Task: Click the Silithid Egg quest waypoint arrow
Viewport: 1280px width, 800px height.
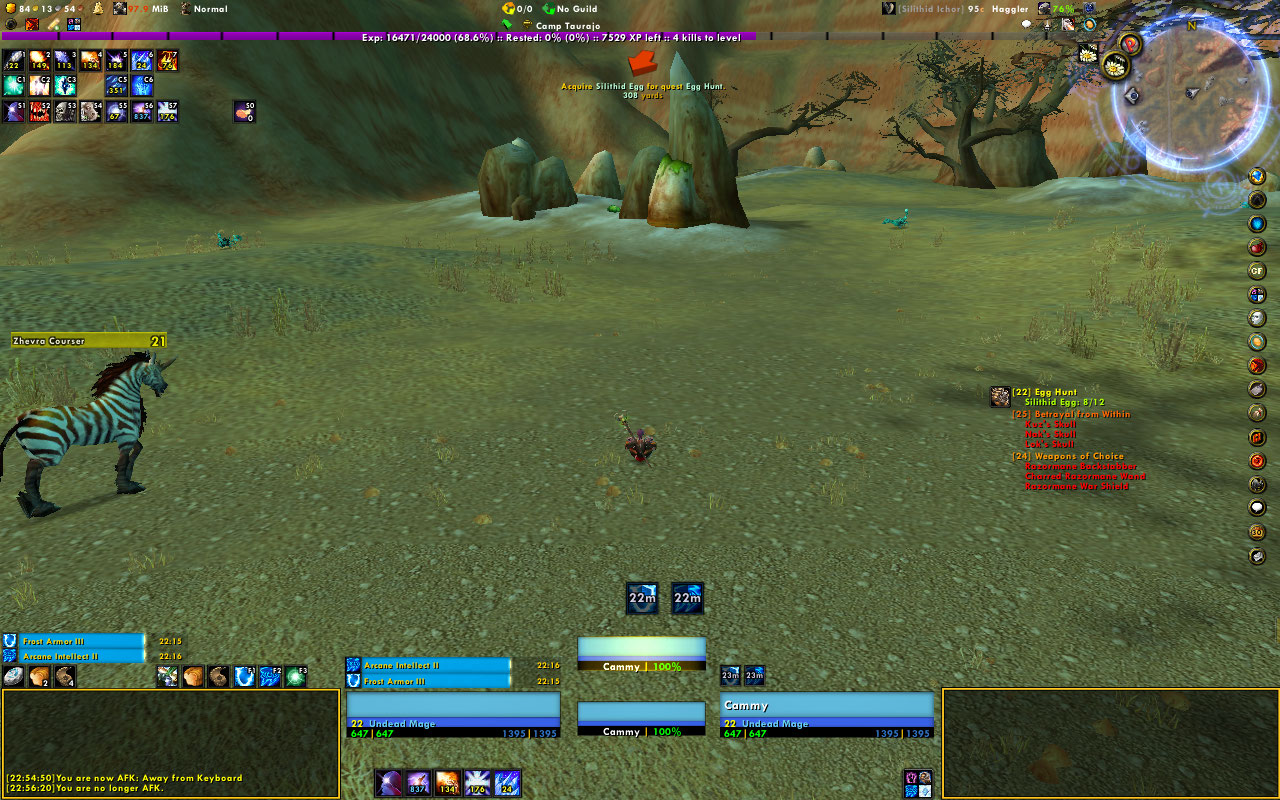Action: click(642, 63)
